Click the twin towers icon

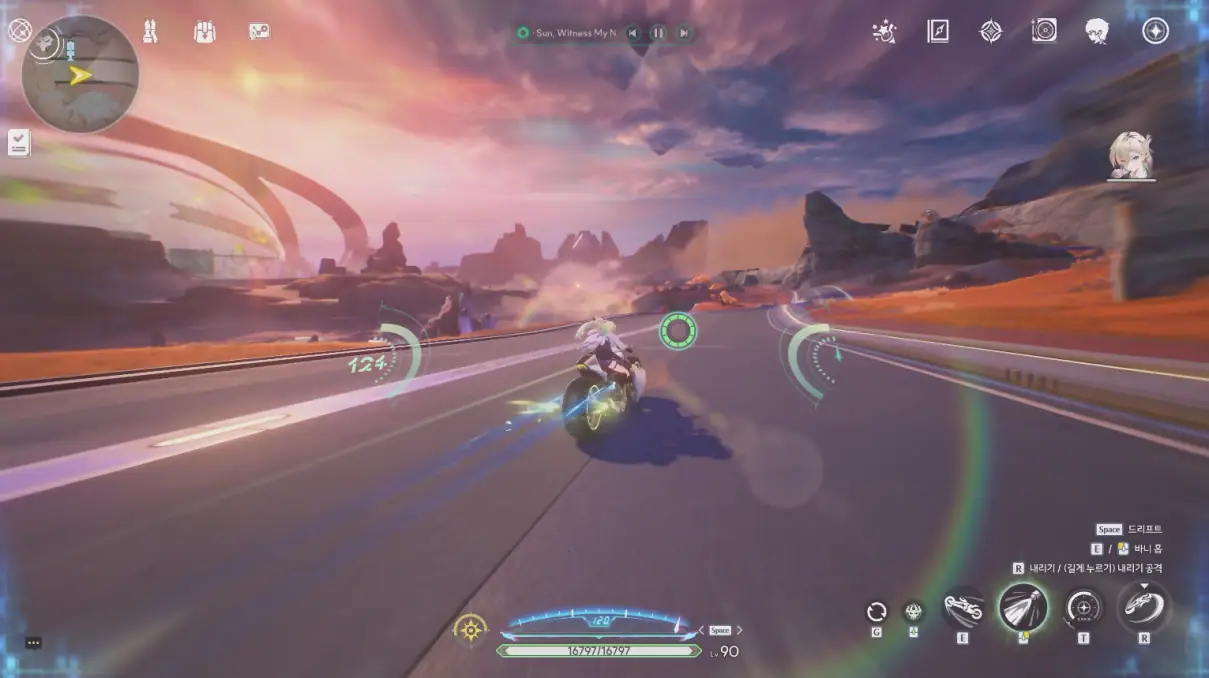[151, 32]
